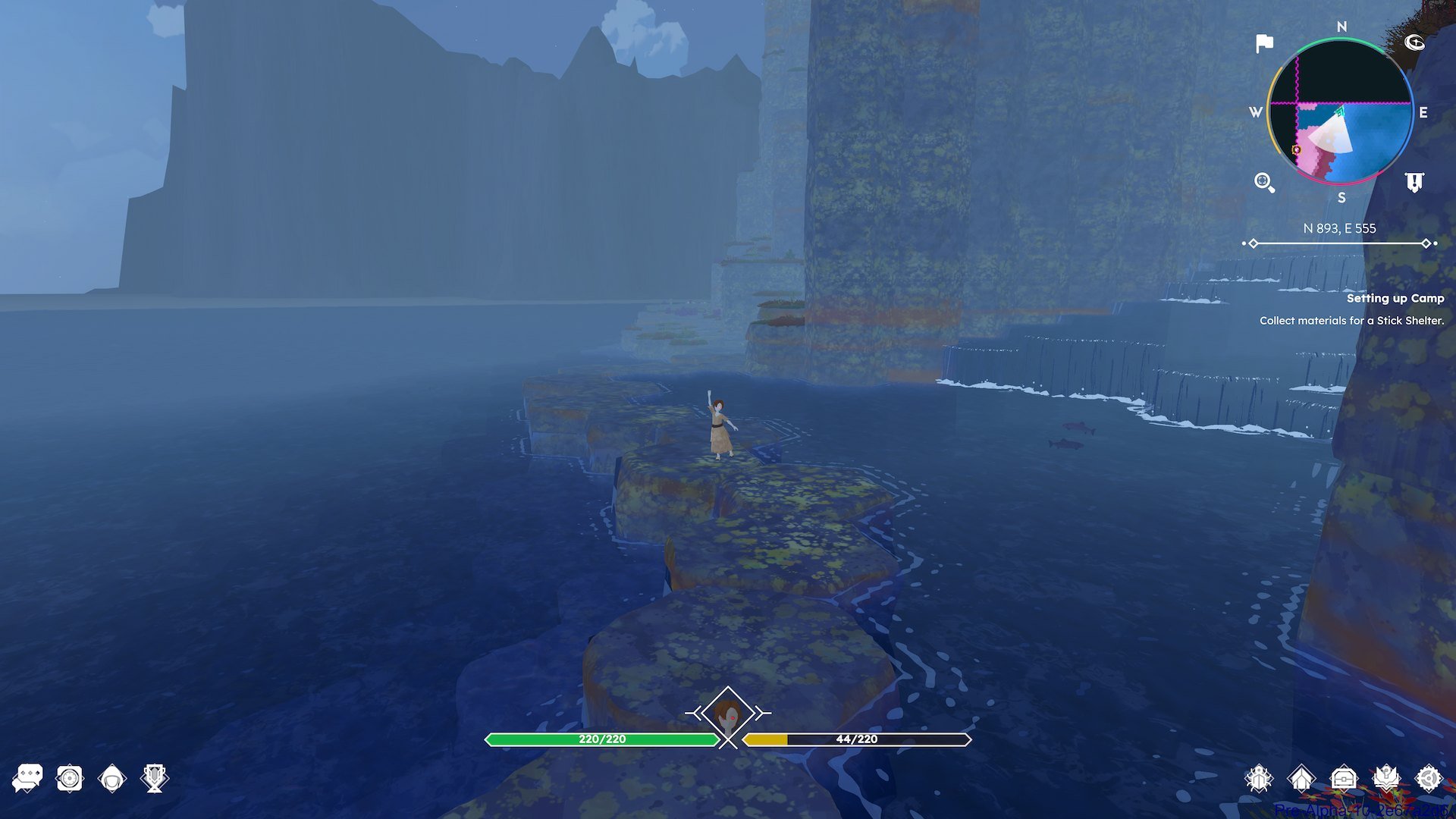Expand the Setting up Camp quest entry
The height and width of the screenshot is (819, 1456).
(x=1397, y=299)
